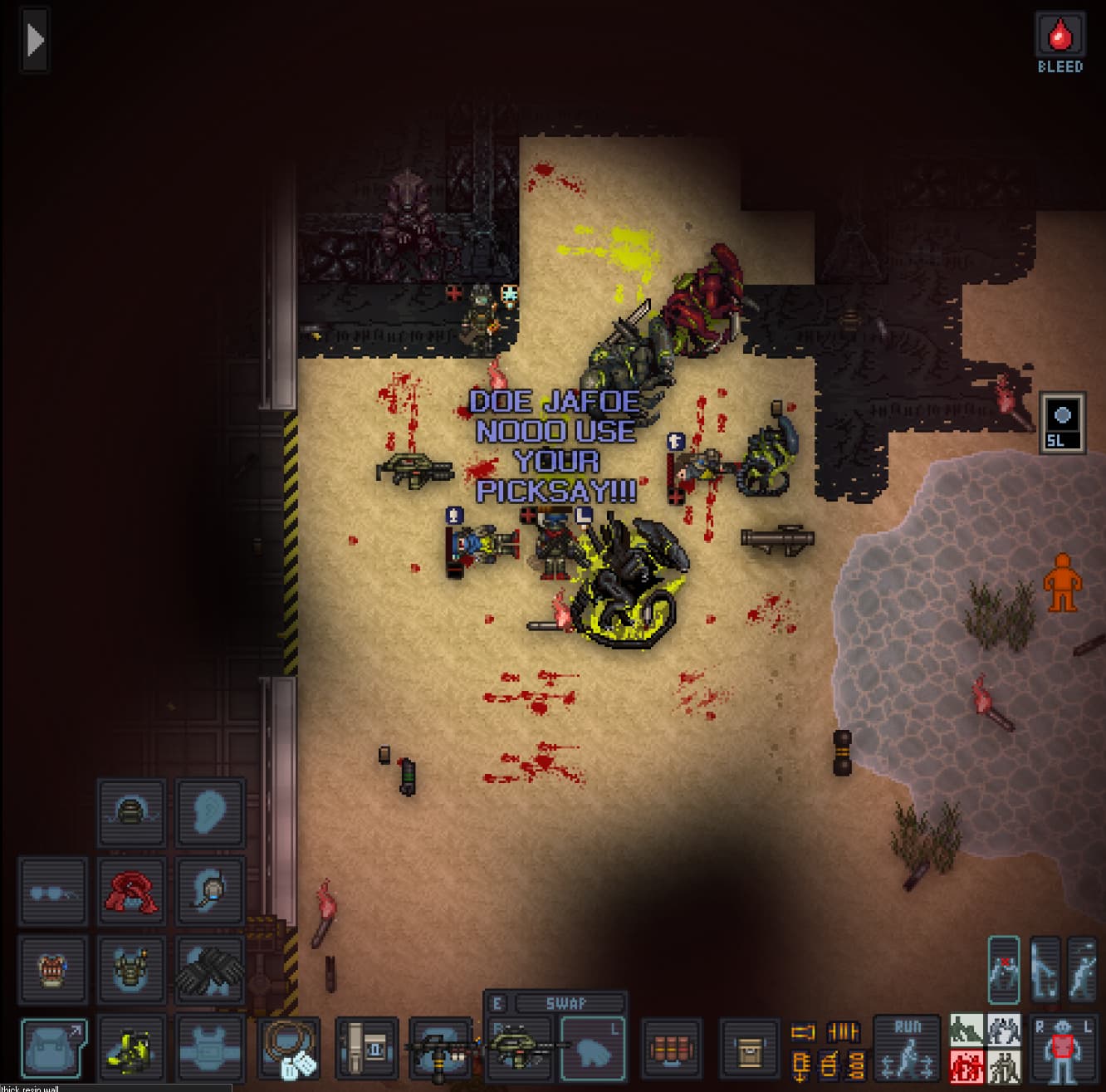This screenshot has height=1092, width=1106.
Task: Select the ID card slot
Action: pos(366,1048)
